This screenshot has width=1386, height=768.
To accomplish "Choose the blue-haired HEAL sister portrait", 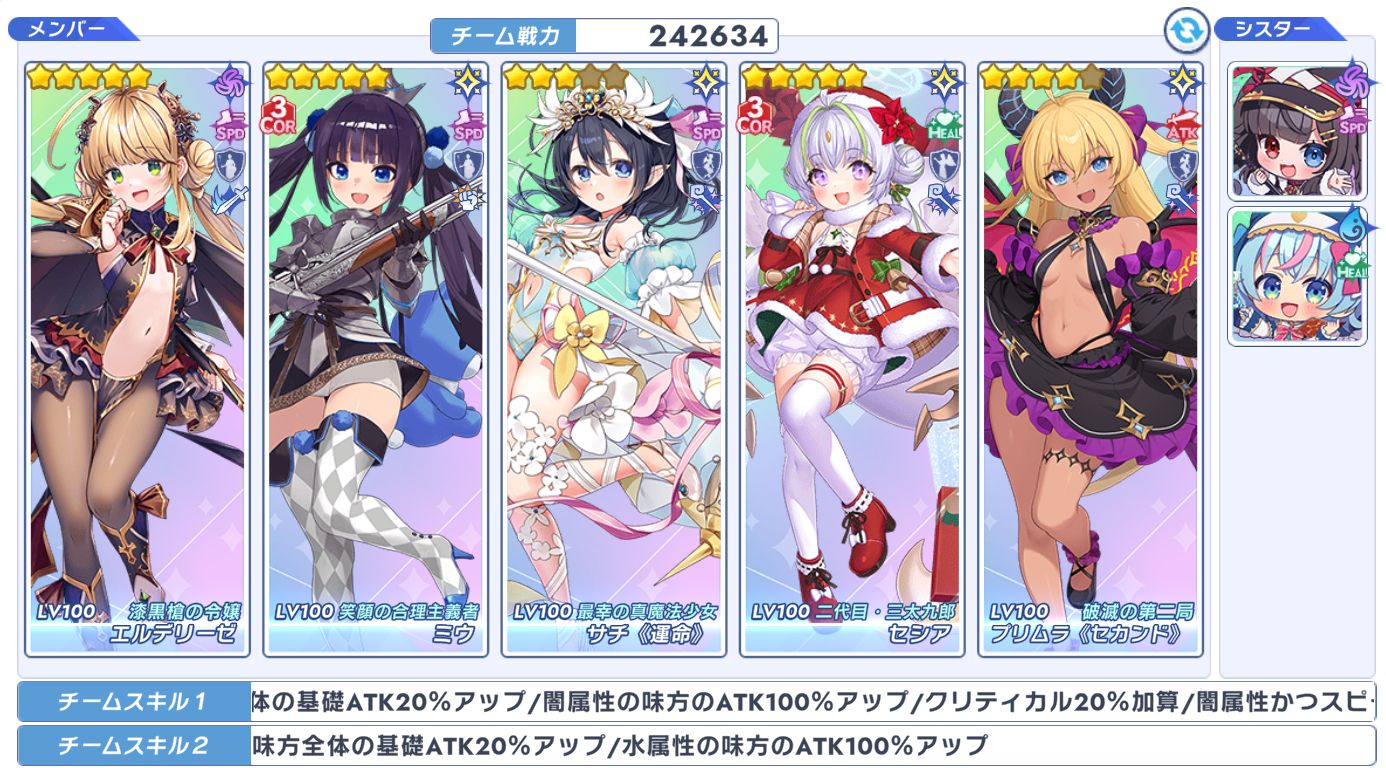I will 1297,277.
